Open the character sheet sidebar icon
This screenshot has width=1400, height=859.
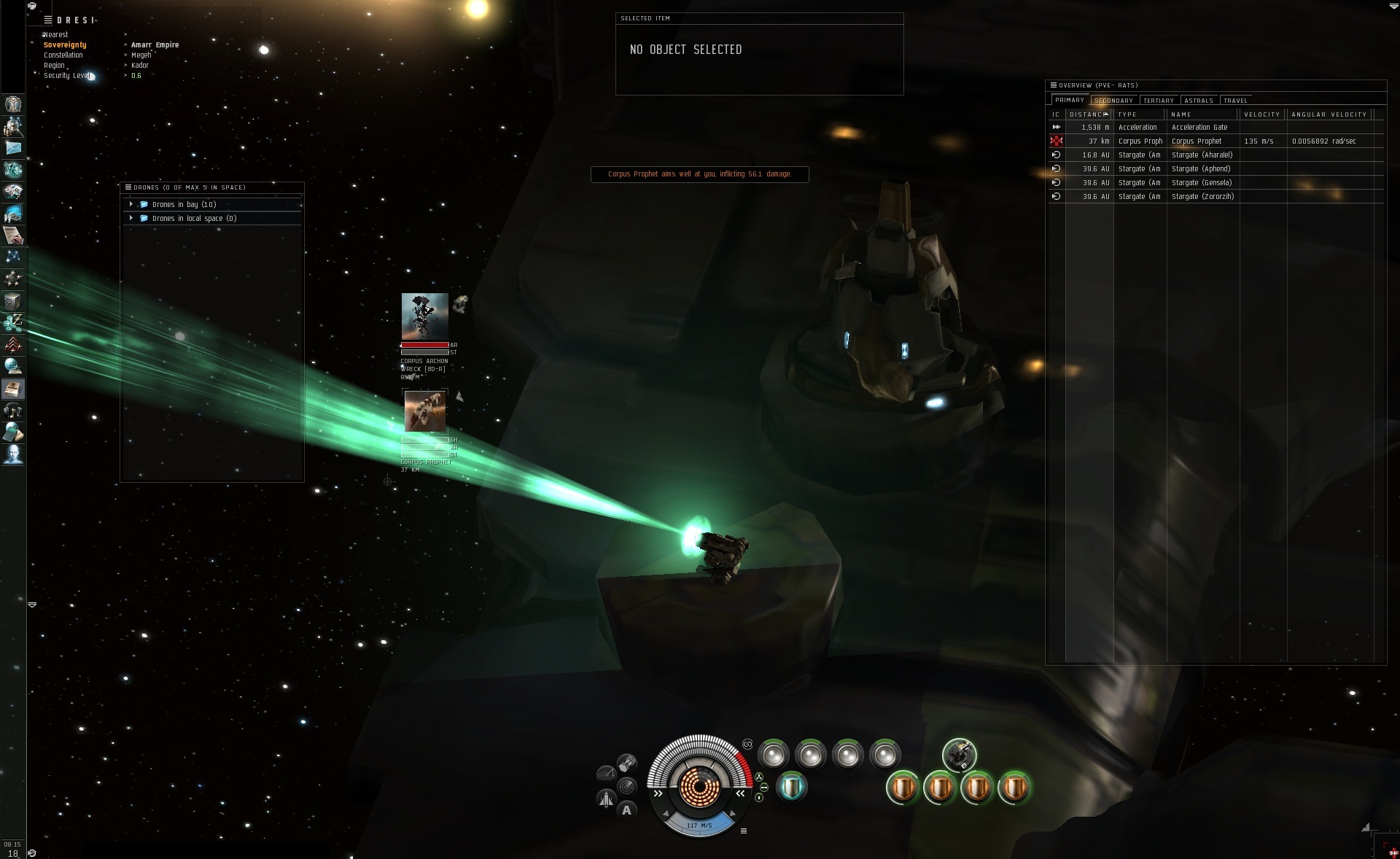(x=13, y=104)
